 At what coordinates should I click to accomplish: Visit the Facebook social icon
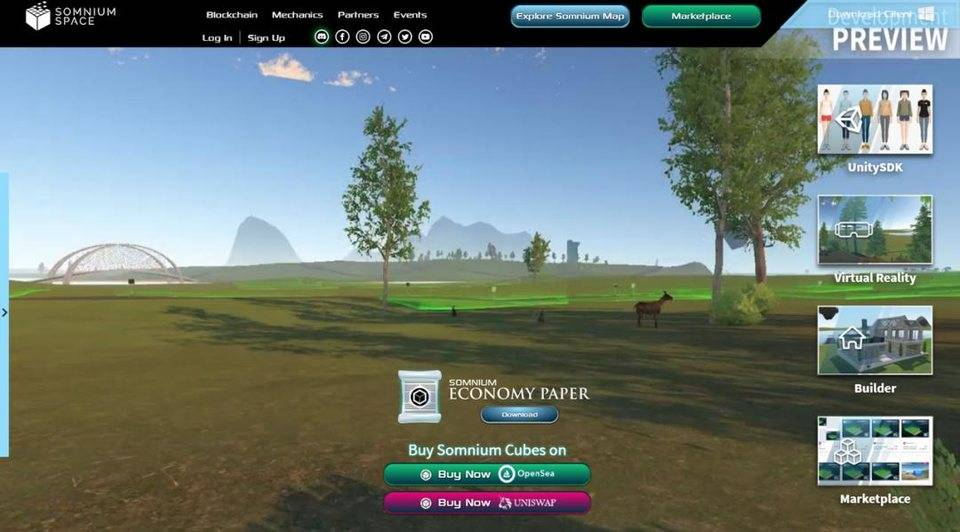point(342,37)
